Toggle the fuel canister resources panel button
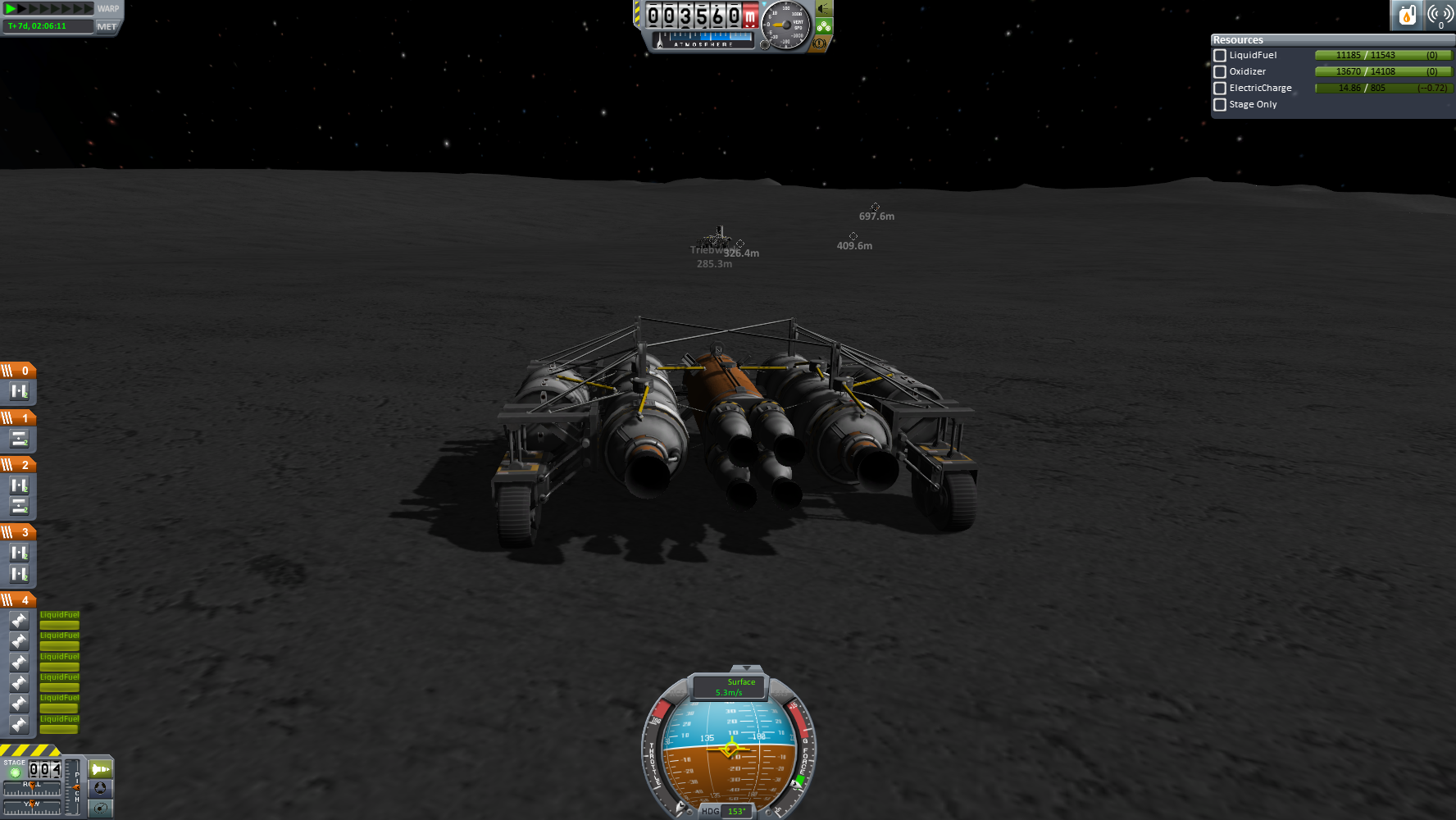The width and height of the screenshot is (1456, 820). 1407,15
